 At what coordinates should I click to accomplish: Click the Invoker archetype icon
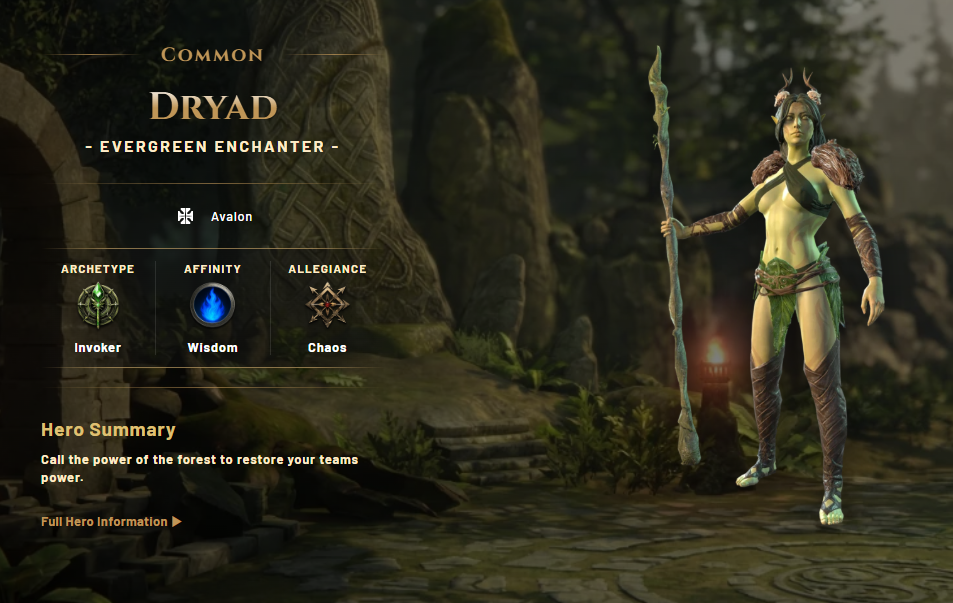98,306
